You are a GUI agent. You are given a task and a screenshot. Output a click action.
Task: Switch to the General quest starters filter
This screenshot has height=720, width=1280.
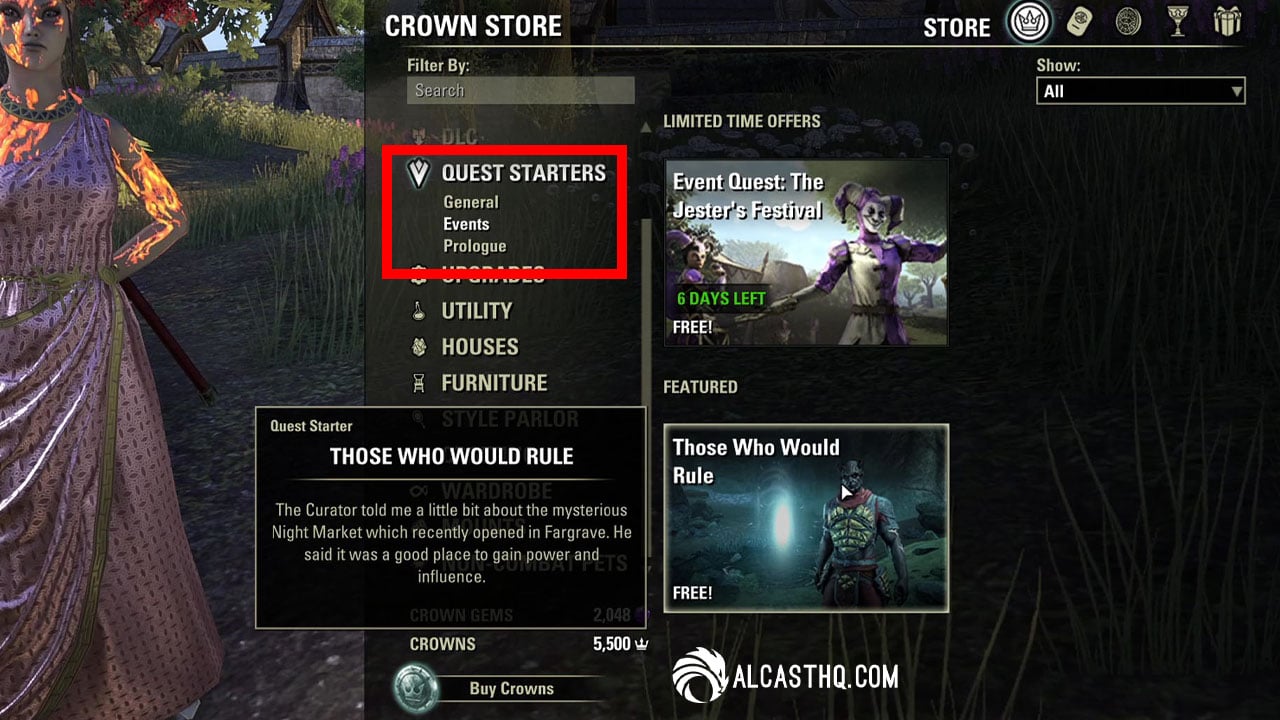click(470, 201)
